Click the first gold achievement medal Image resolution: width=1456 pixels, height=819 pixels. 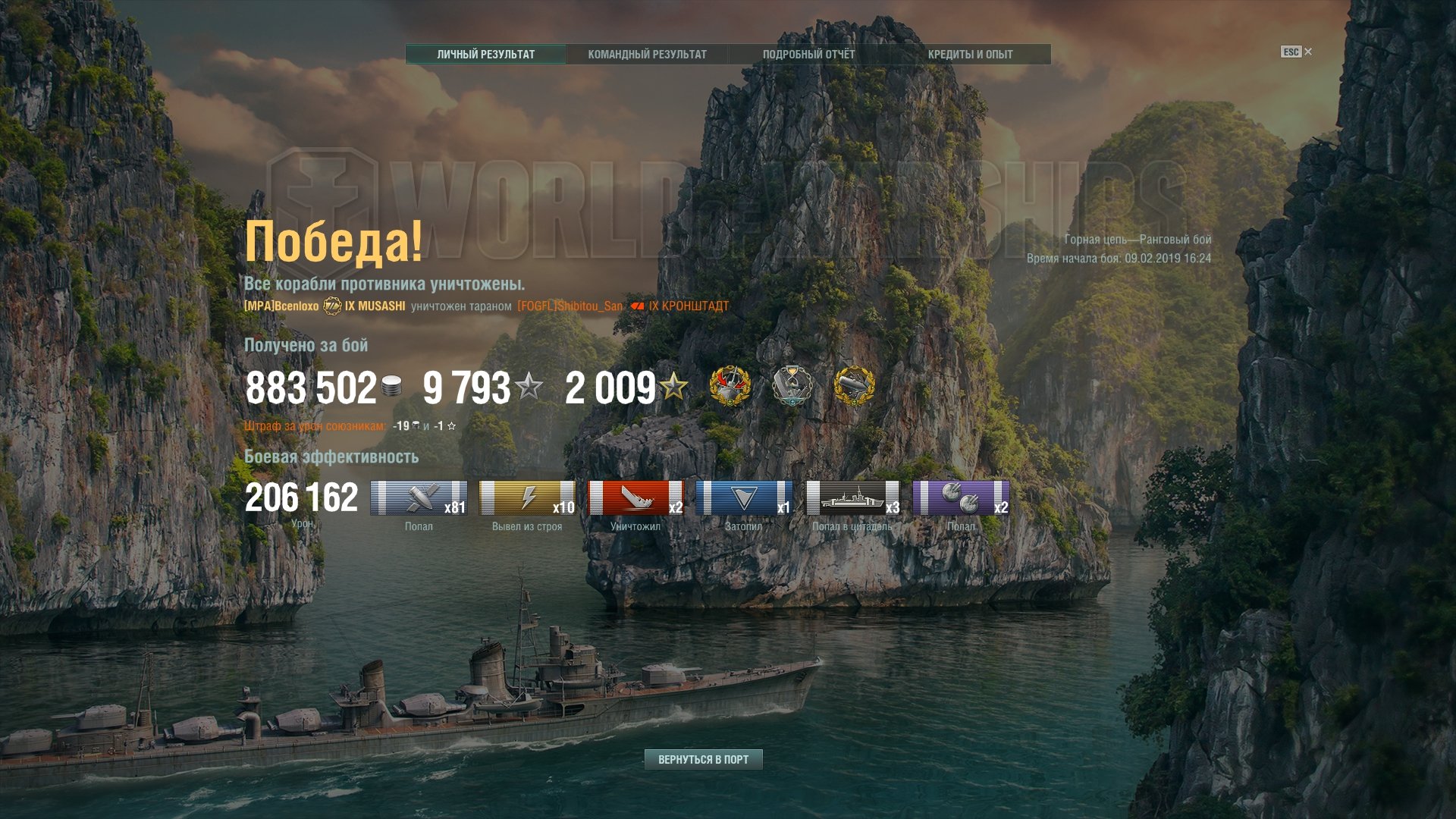[730, 386]
